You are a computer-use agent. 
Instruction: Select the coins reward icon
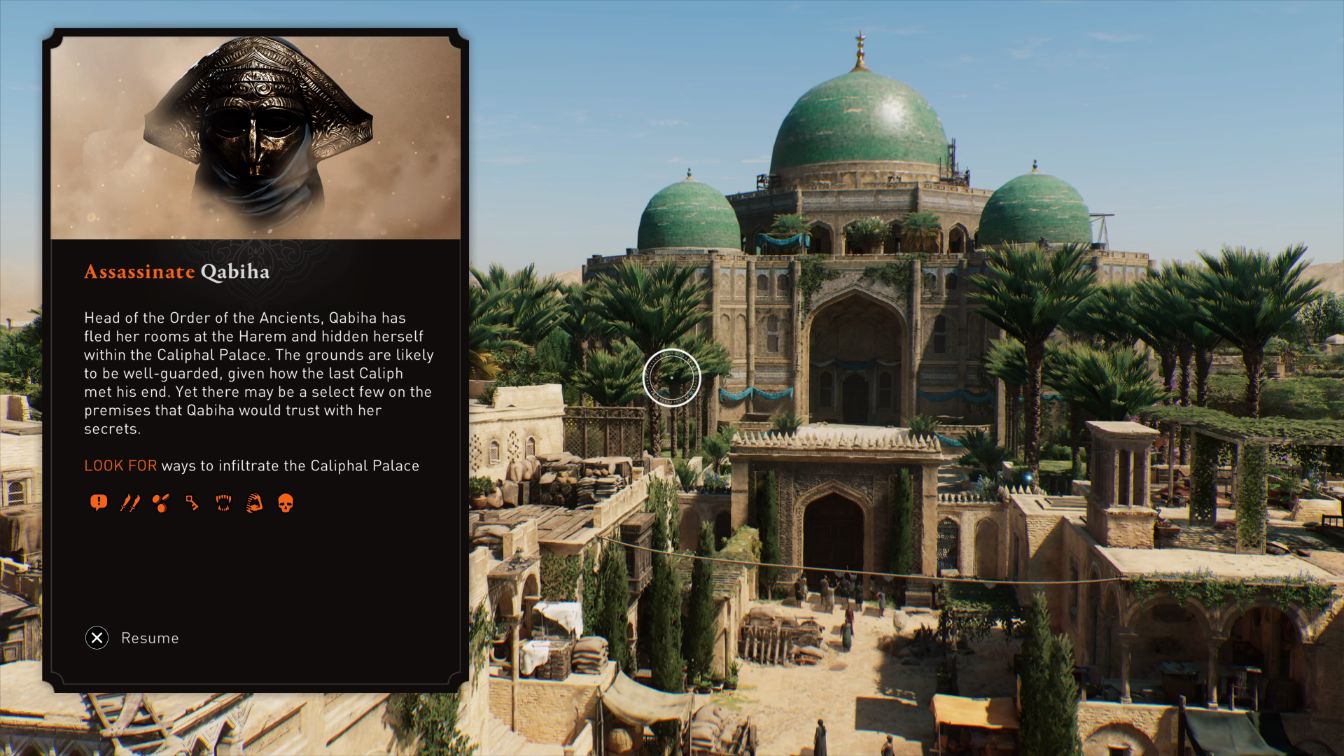click(x=161, y=501)
